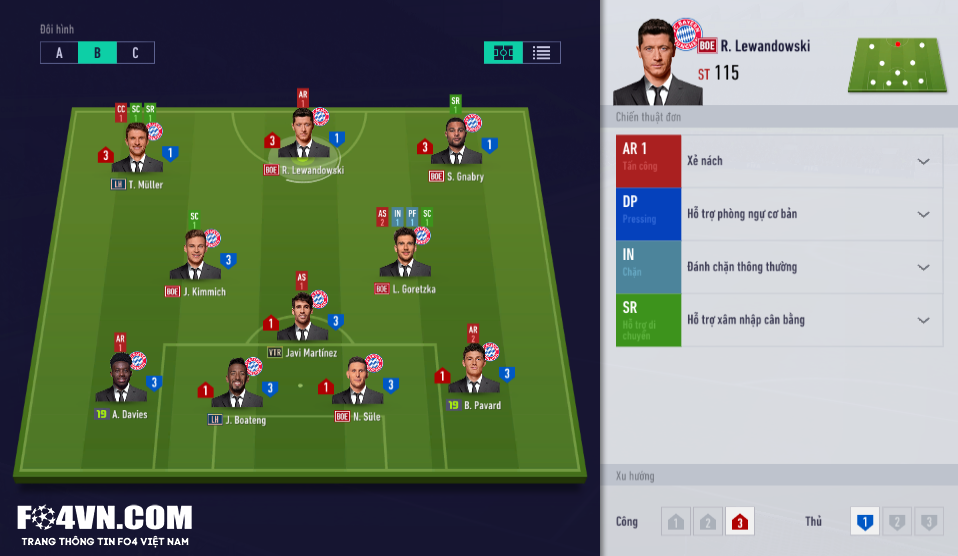Switch to pitch formation view
This screenshot has width=958, height=556.
(503, 53)
